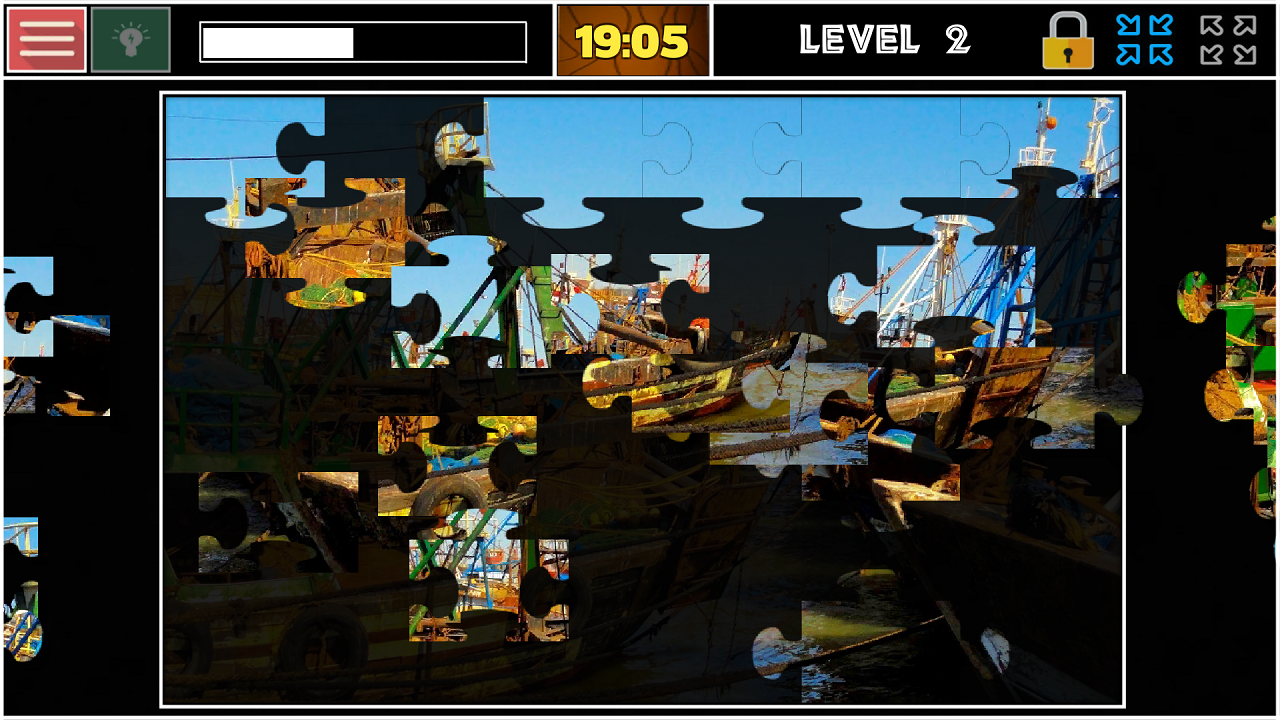Enter fullscreen with the gray arrows icon
The width and height of the screenshot is (1280, 720).
[x=1228, y=40]
